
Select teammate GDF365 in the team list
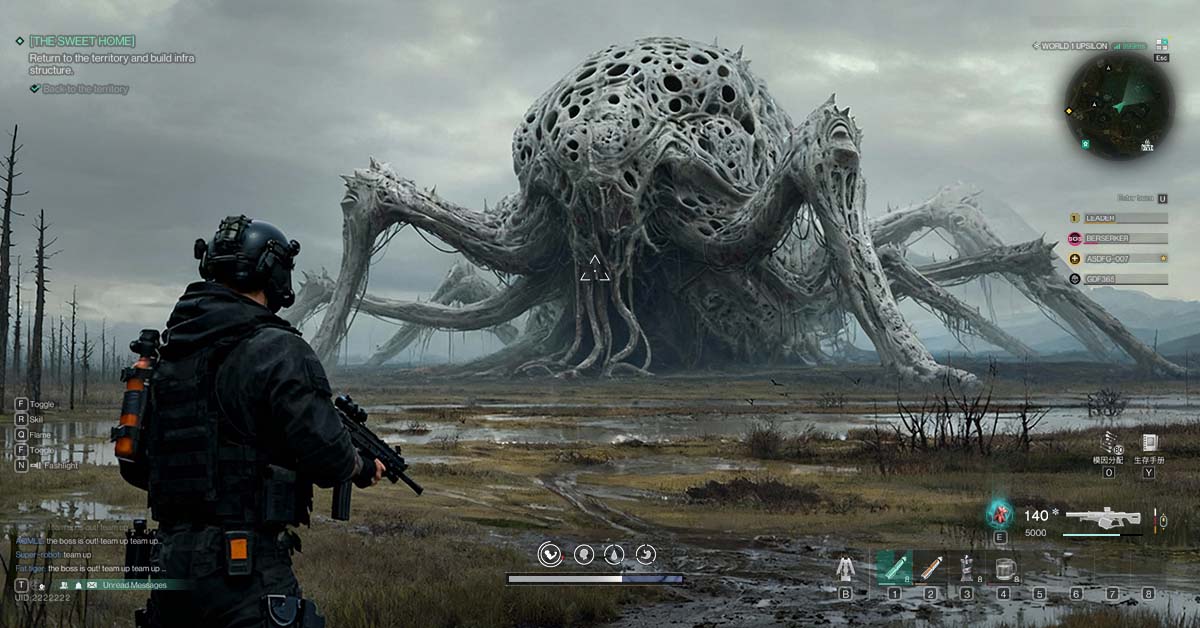[x=1125, y=279]
